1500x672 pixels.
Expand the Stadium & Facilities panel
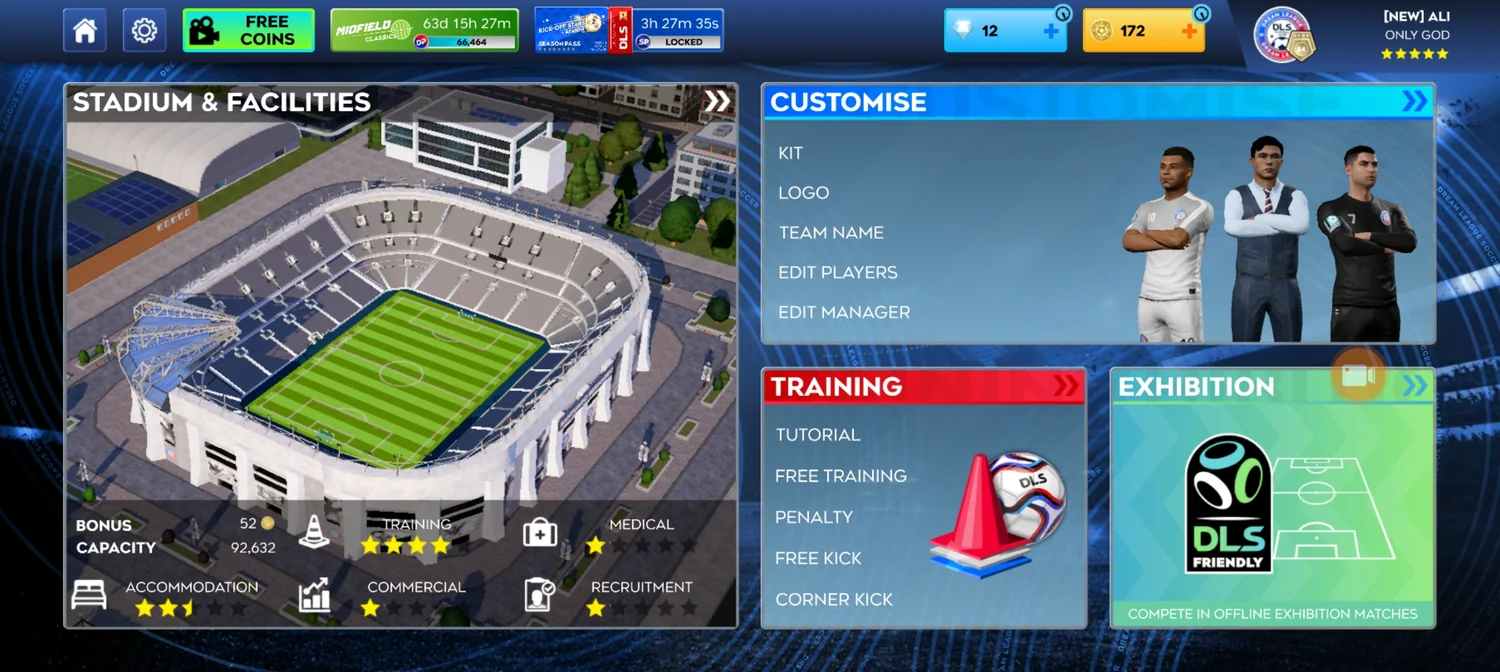717,101
